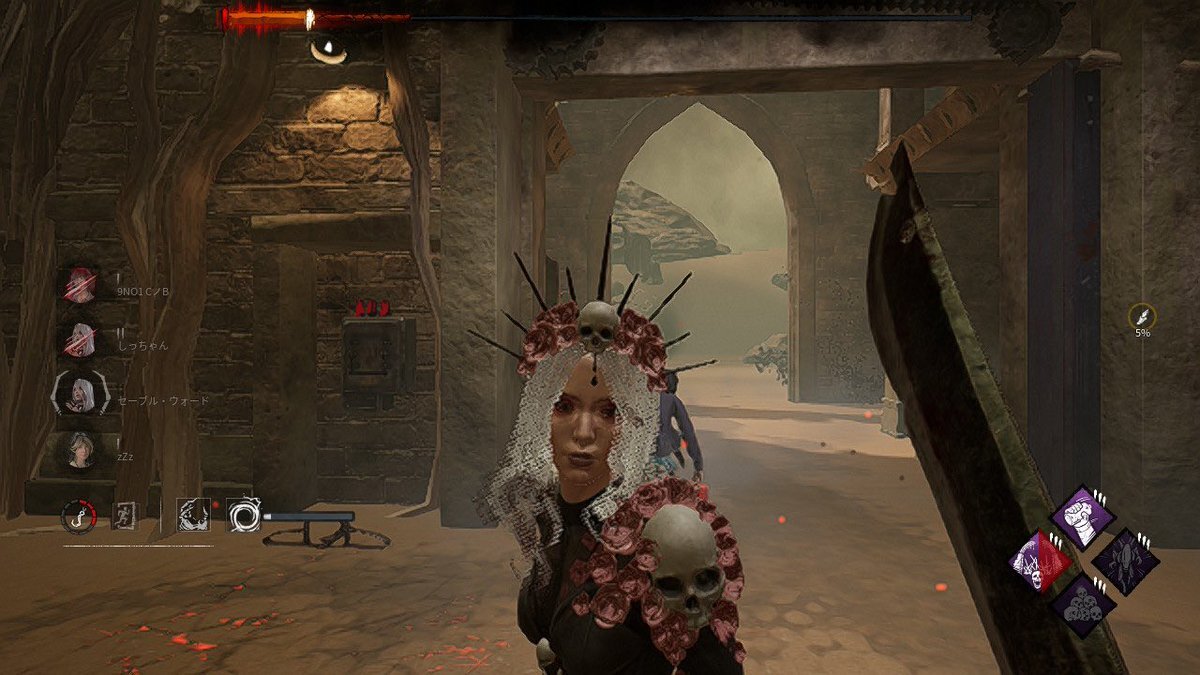Select the セーブル・ウォード survivor portrait
Viewport: 1200px width, 675px height.
(x=80, y=395)
